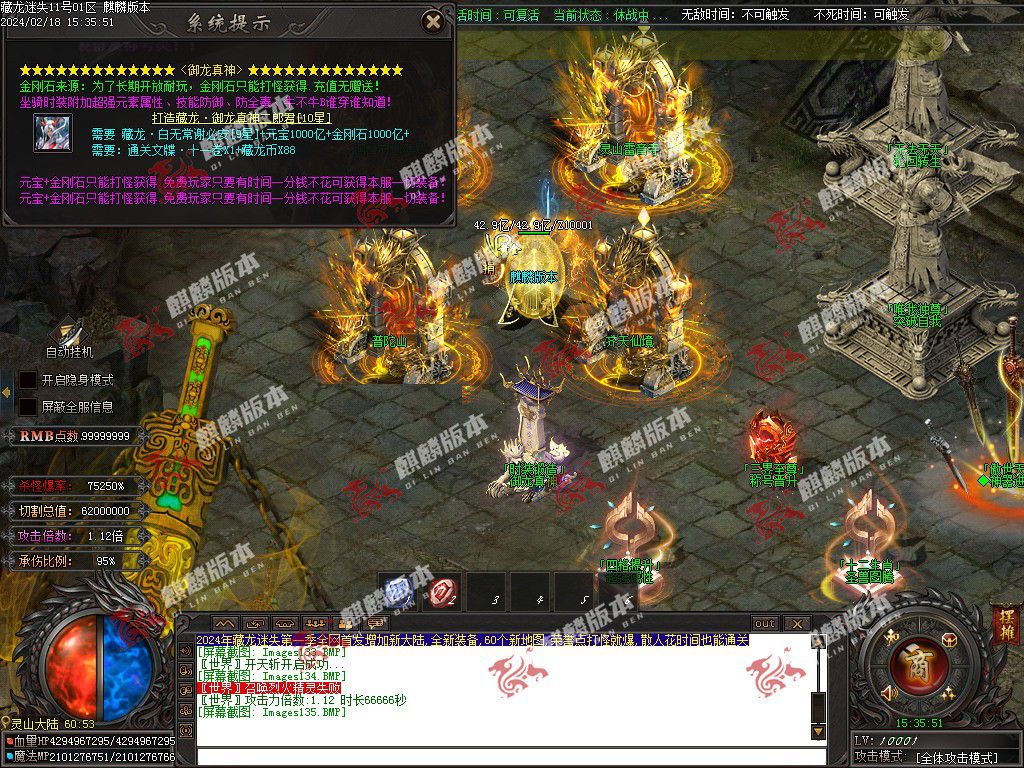Click the chat panel's out button
The height and width of the screenshot is (768, 1024).
click(764, 623)
